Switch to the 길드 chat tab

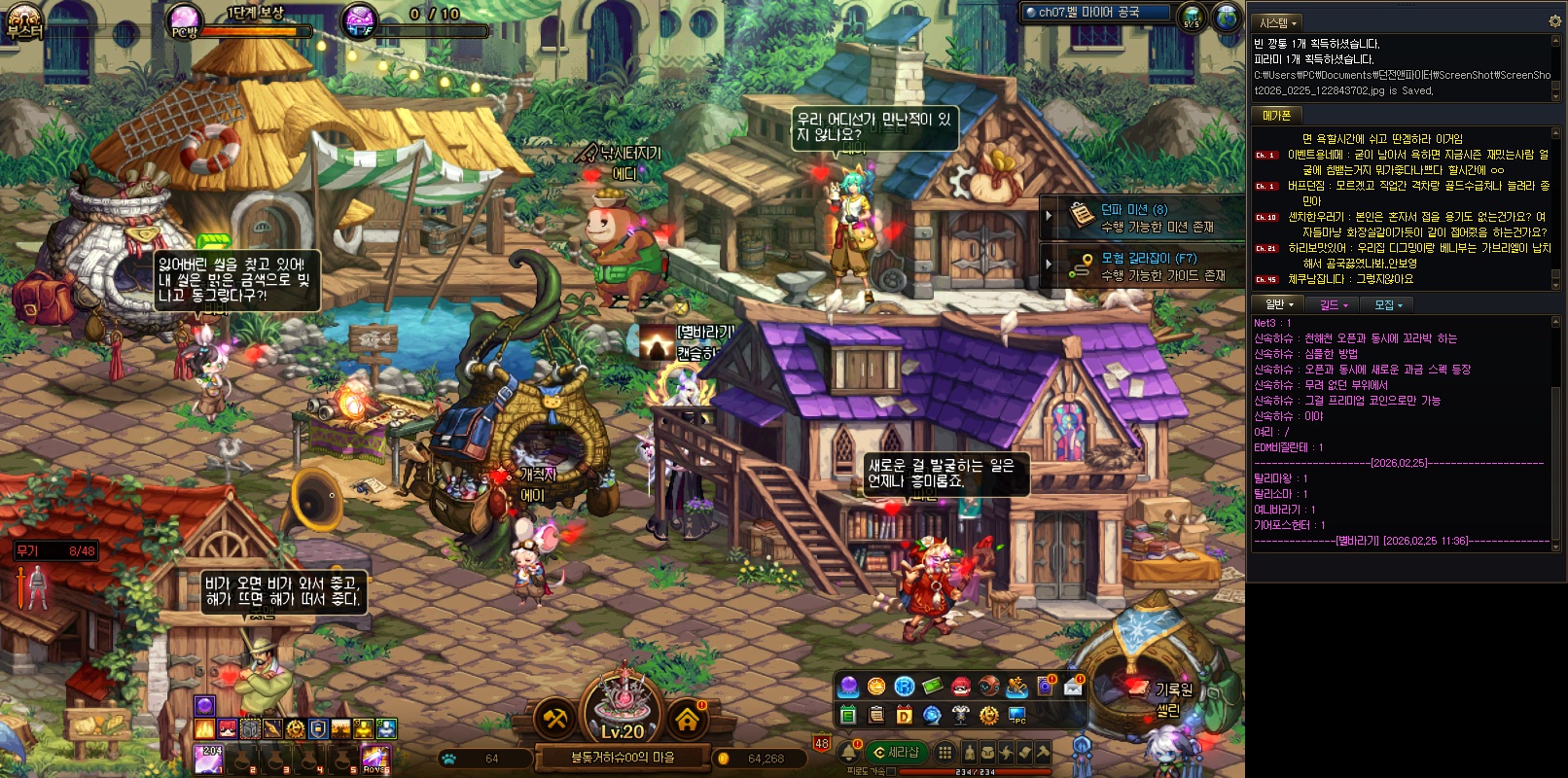coord(1333,304)
